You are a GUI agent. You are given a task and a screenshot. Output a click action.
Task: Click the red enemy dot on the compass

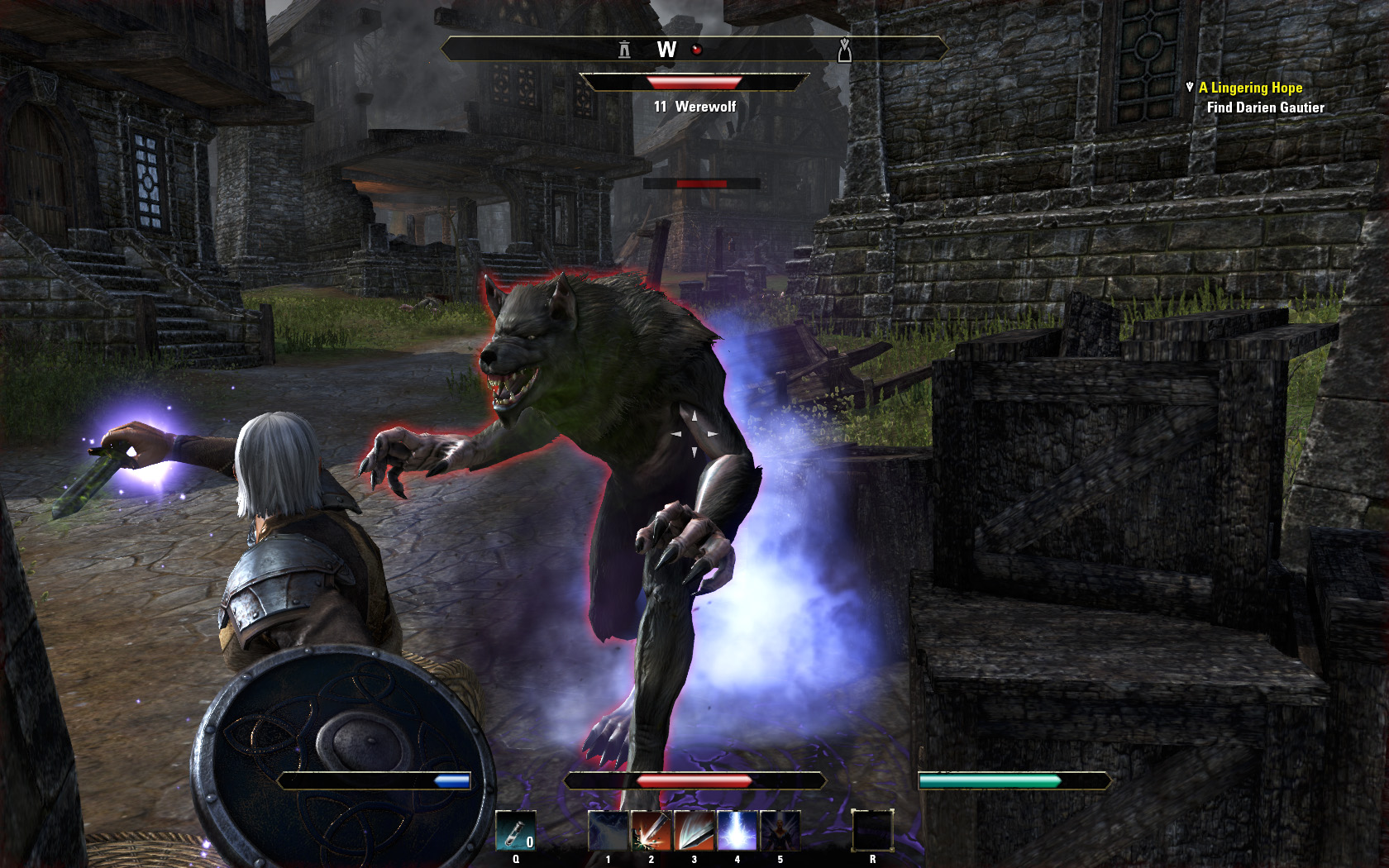696,50
